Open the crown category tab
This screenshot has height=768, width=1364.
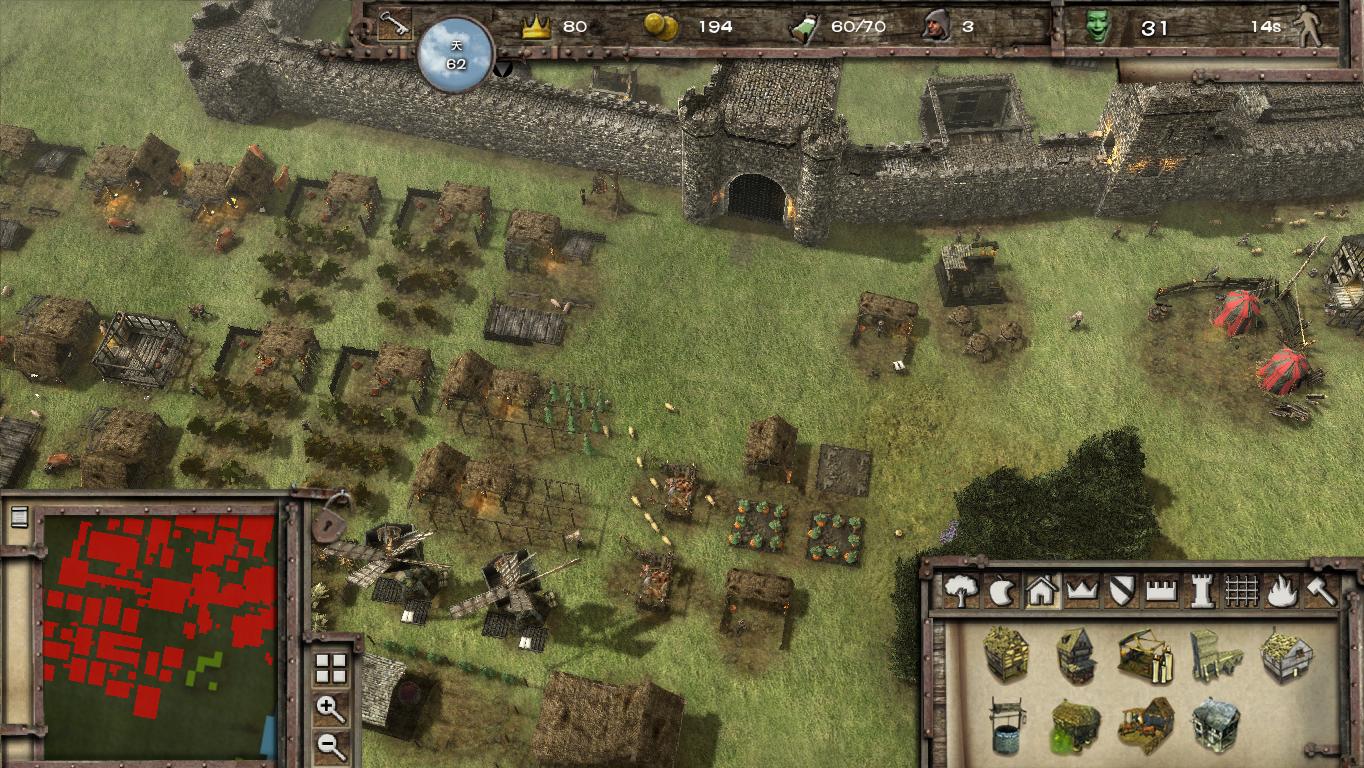coord(1081,590)
